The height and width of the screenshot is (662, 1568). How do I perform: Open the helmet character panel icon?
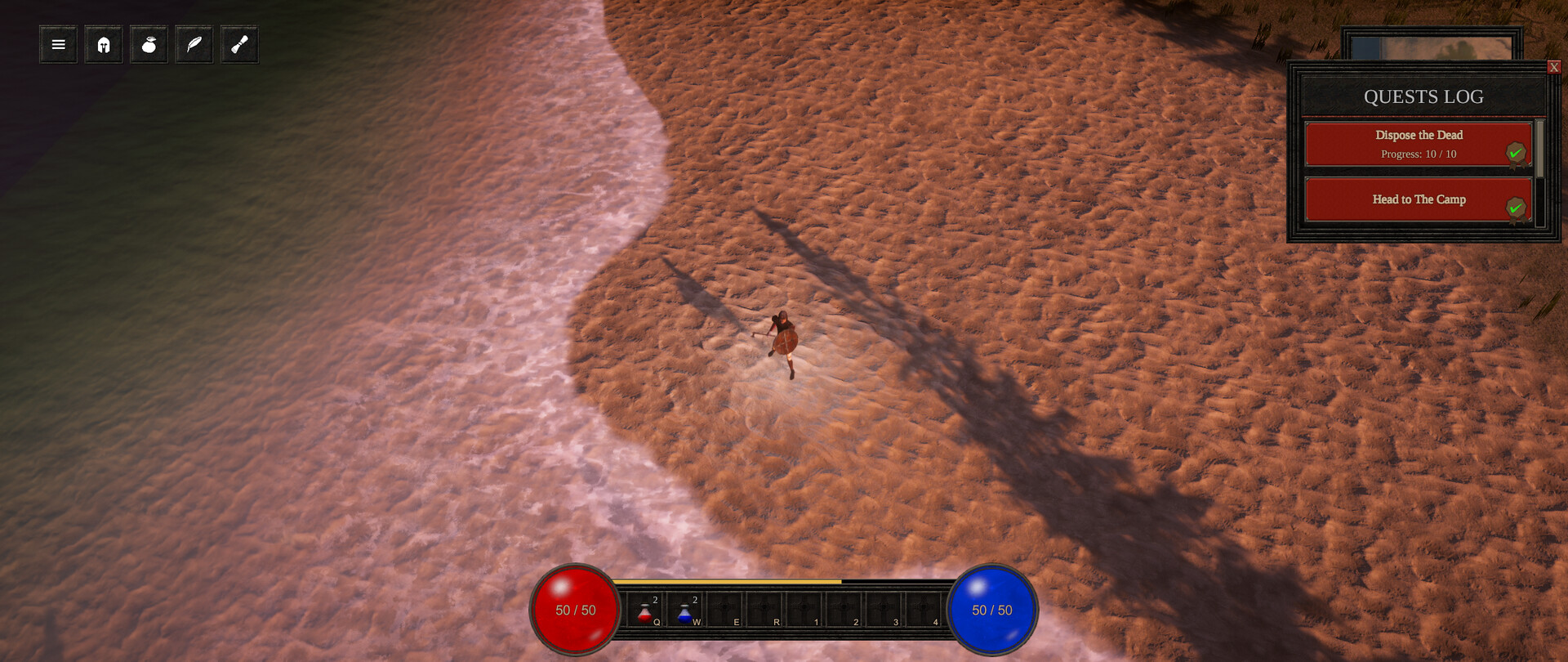point(103,44)
